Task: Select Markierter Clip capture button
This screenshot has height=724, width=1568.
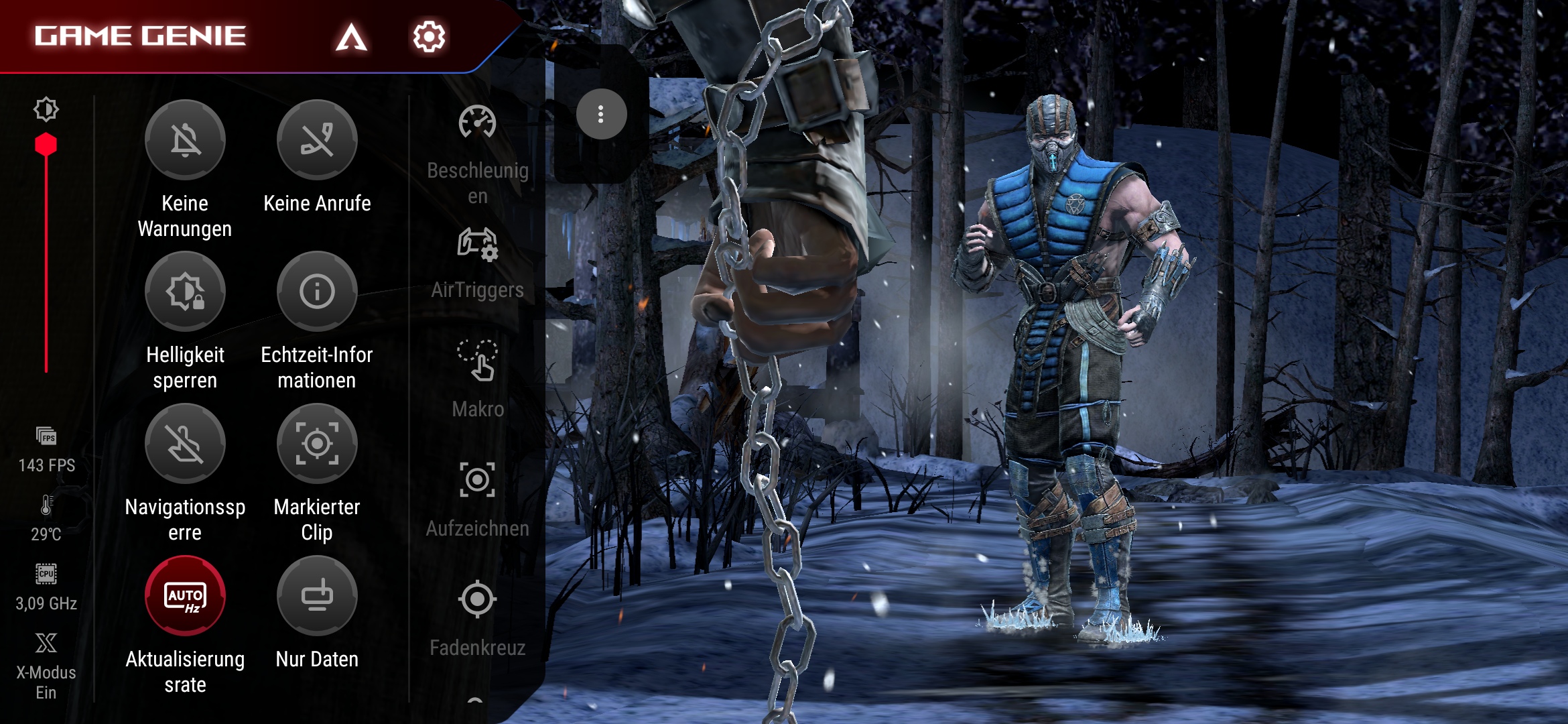Action: point(317,444)
